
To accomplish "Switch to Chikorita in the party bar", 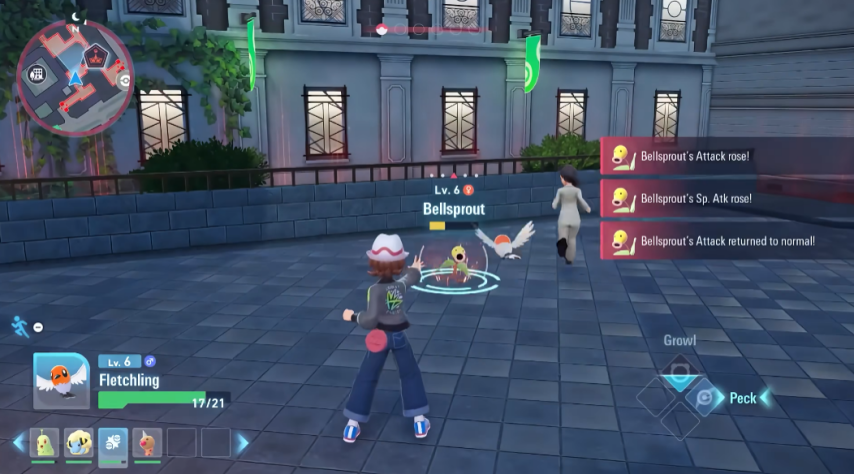I will 45,442.
